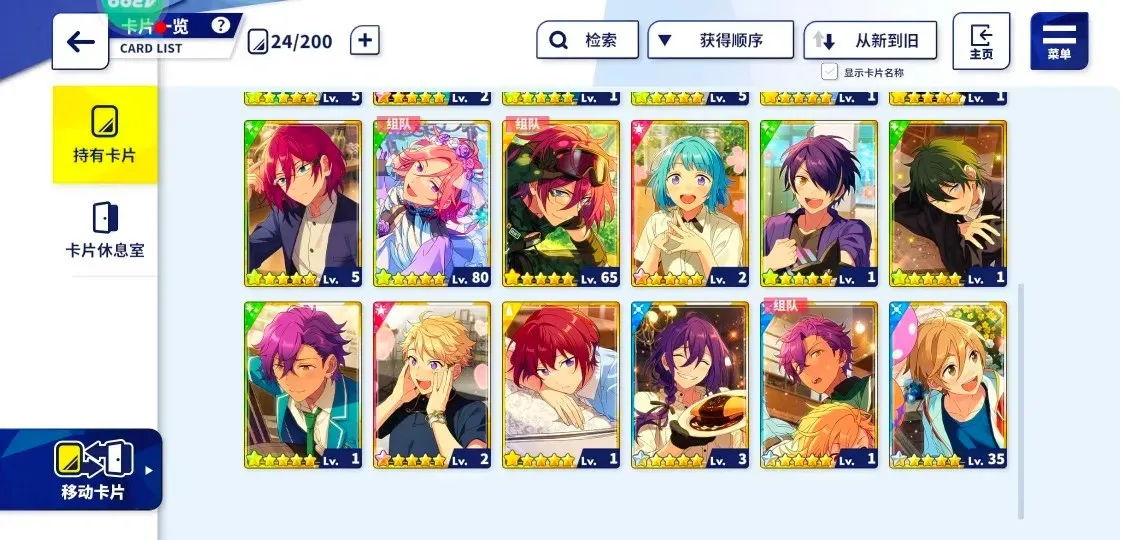Tap the 移动卡片 move cards button
Viewport: 1140px width, 540px height.
(x=92, y=469)
